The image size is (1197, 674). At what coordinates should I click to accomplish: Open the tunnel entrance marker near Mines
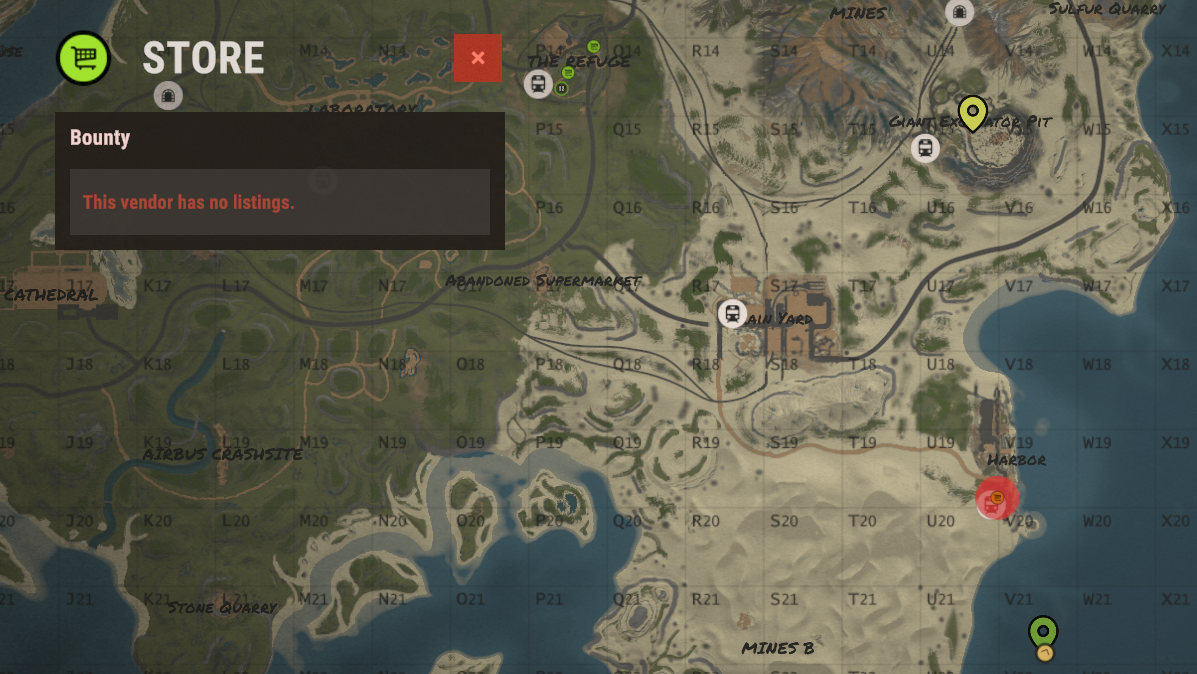[960, 12]
